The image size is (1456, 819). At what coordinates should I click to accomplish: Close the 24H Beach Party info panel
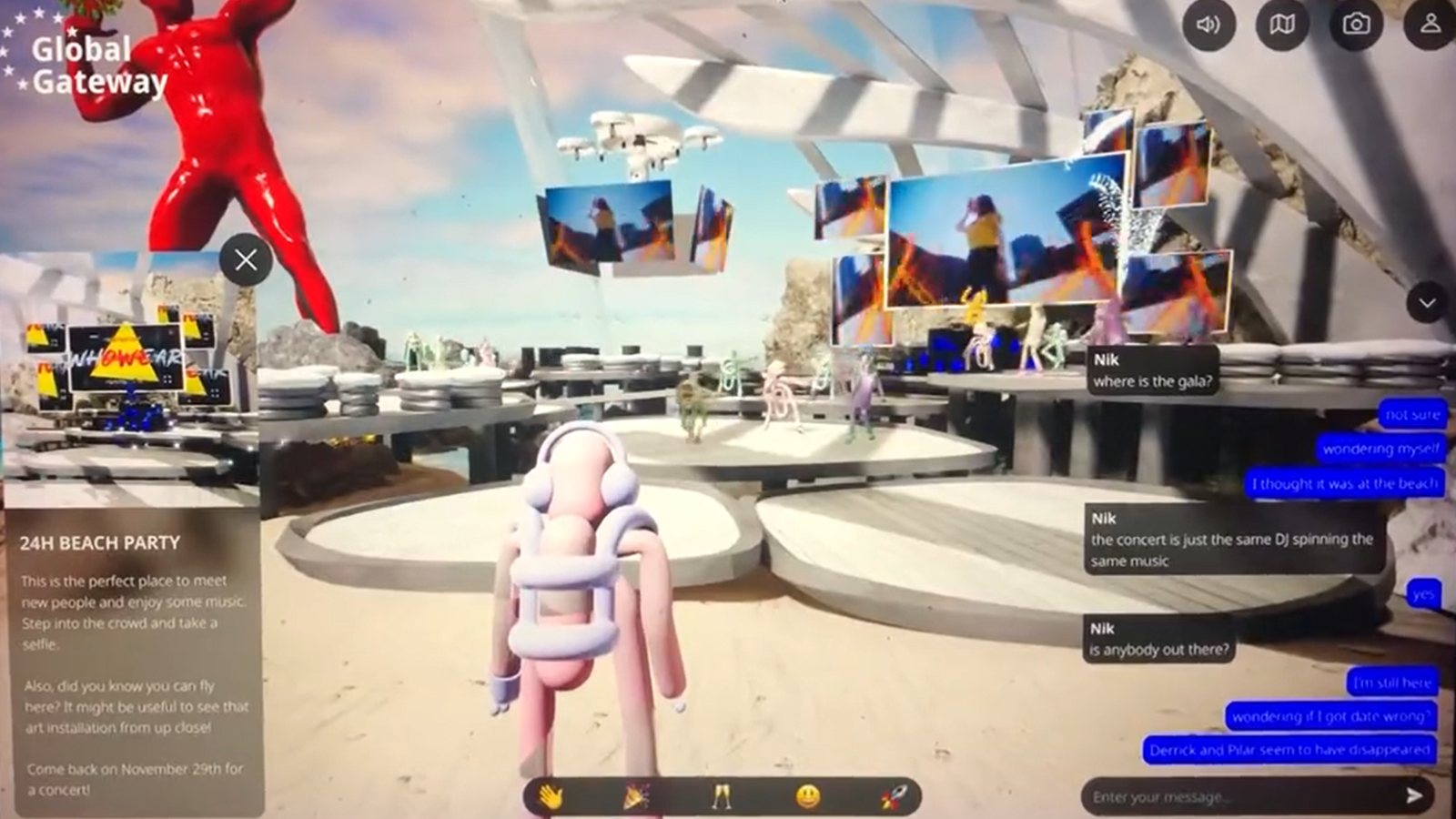click(x=244, y=260)
